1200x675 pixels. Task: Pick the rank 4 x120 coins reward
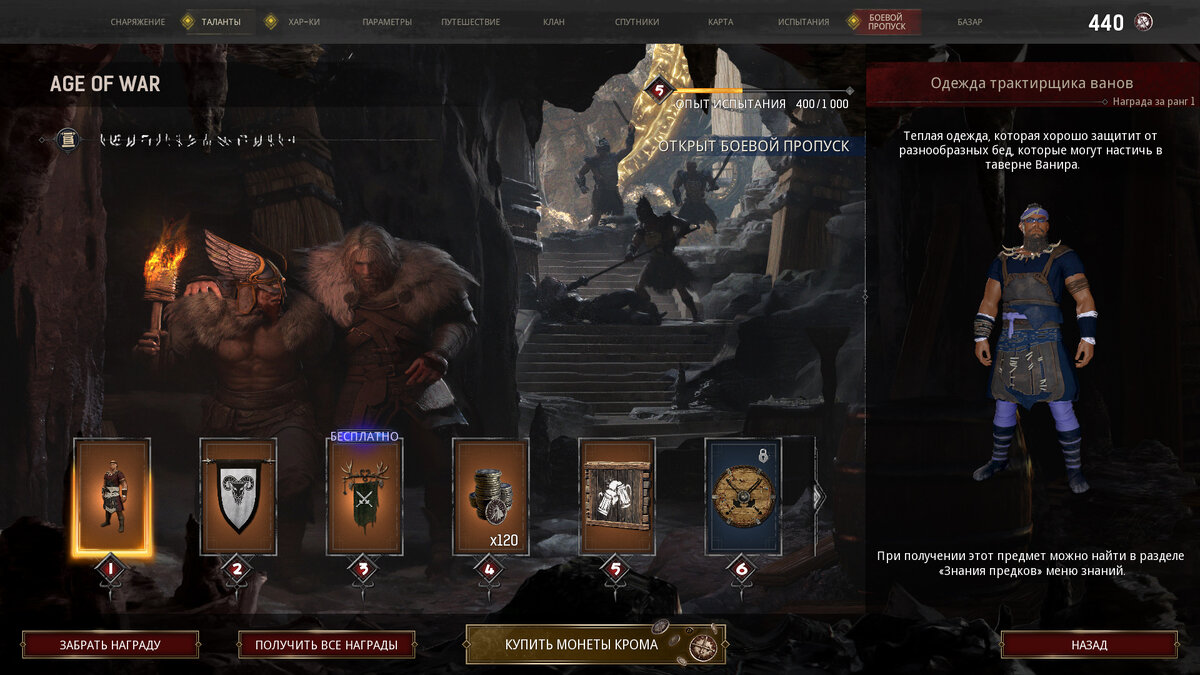pyautogui.click(x=490, y=496)
